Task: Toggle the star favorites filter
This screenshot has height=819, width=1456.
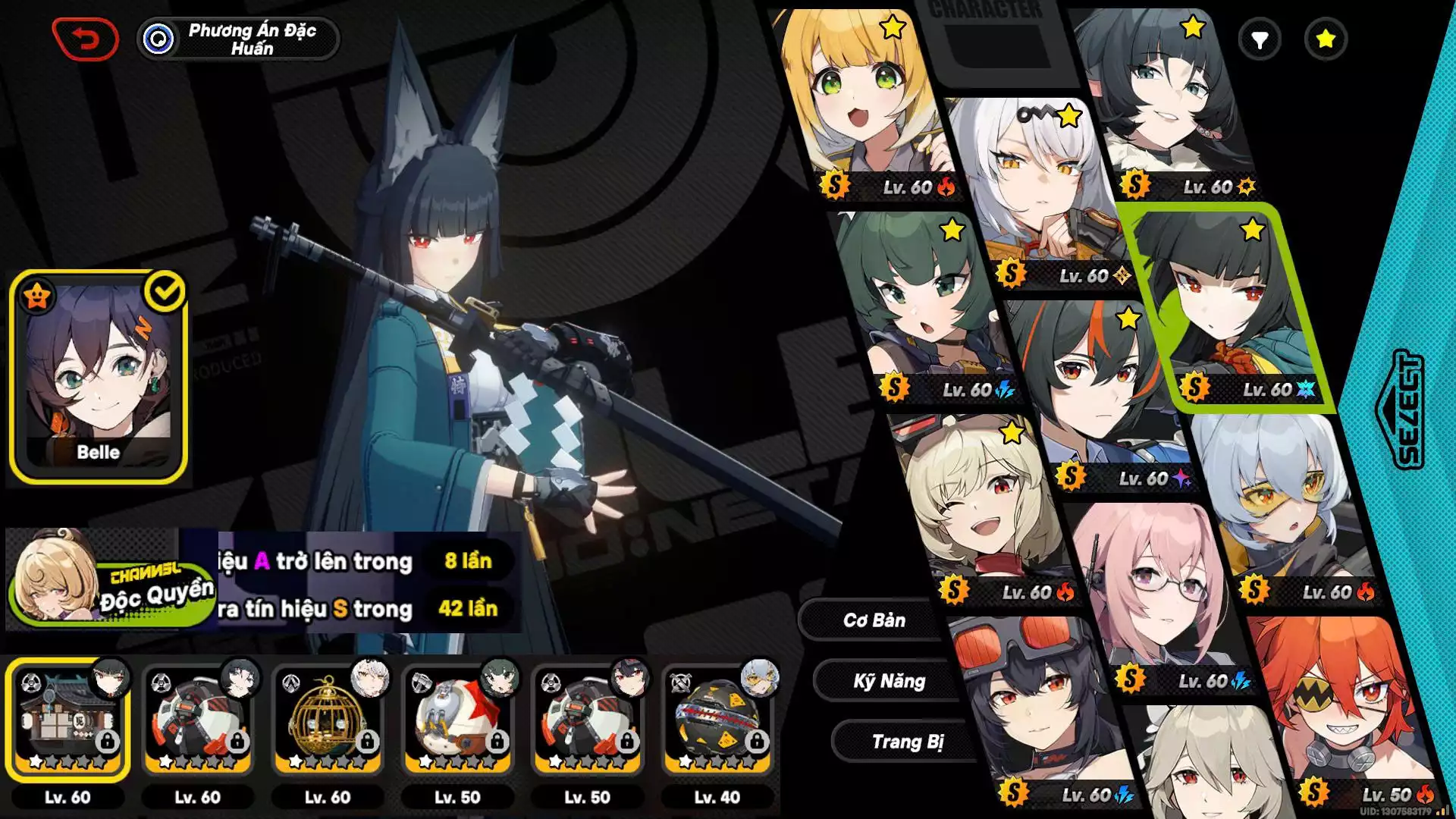Action: point(1326,39)
